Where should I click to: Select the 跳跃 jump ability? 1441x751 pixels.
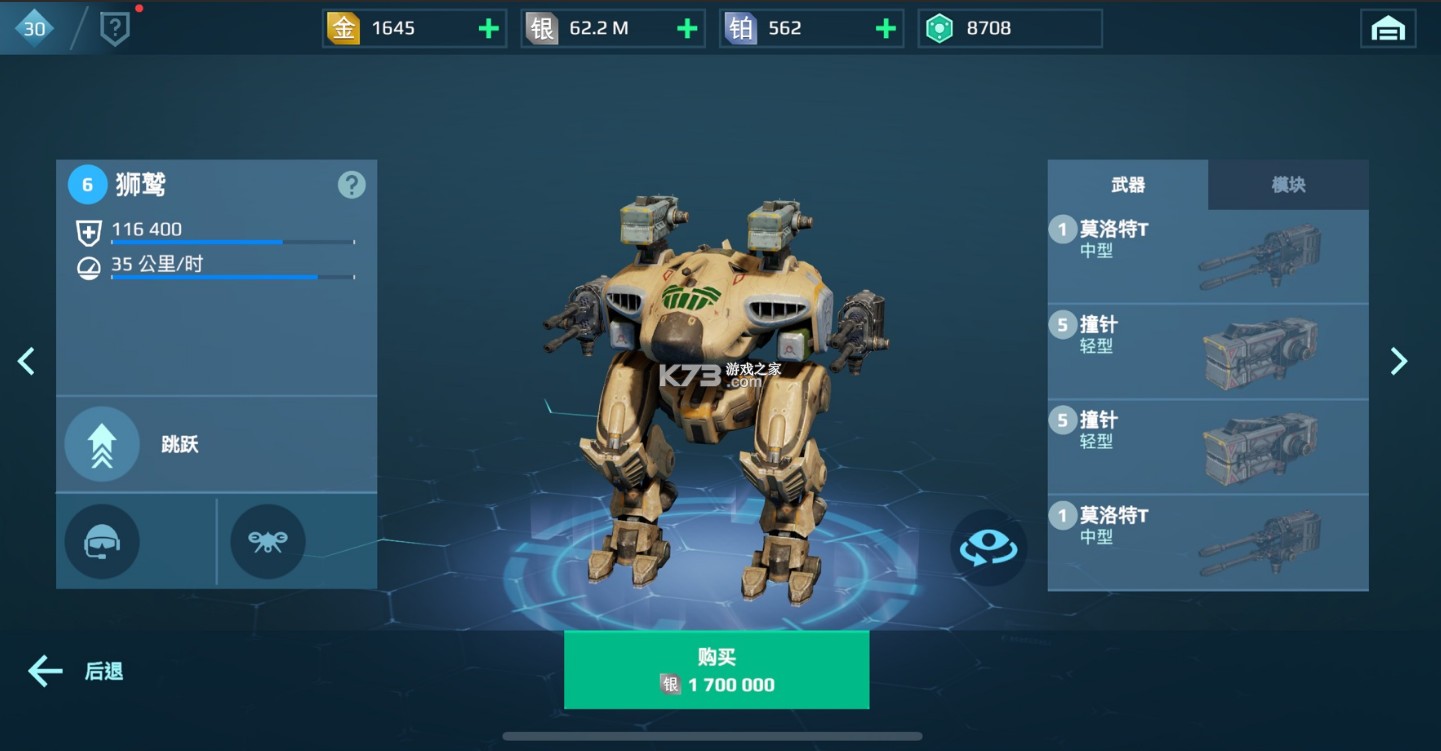coord(102,445)
